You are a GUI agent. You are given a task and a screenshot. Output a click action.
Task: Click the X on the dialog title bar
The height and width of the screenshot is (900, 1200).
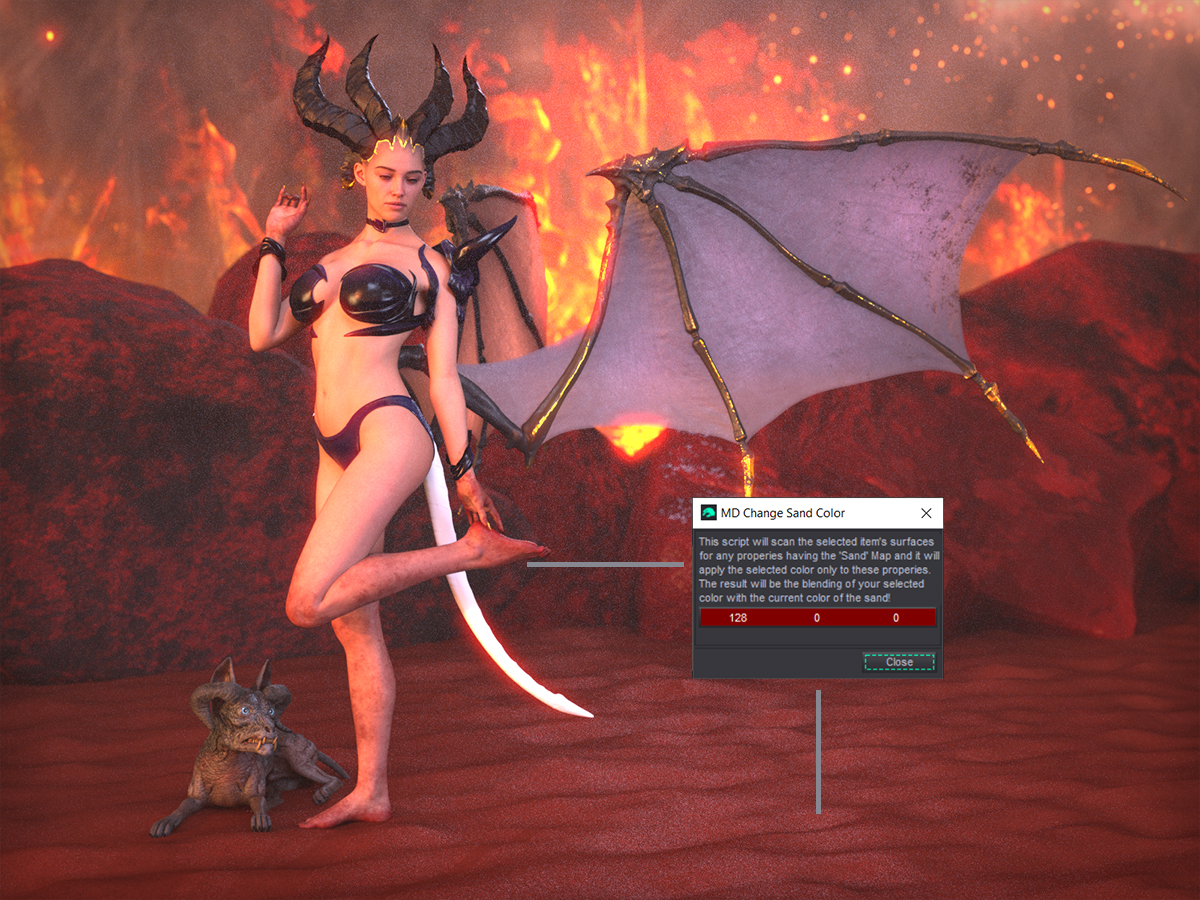click(926, 513)
